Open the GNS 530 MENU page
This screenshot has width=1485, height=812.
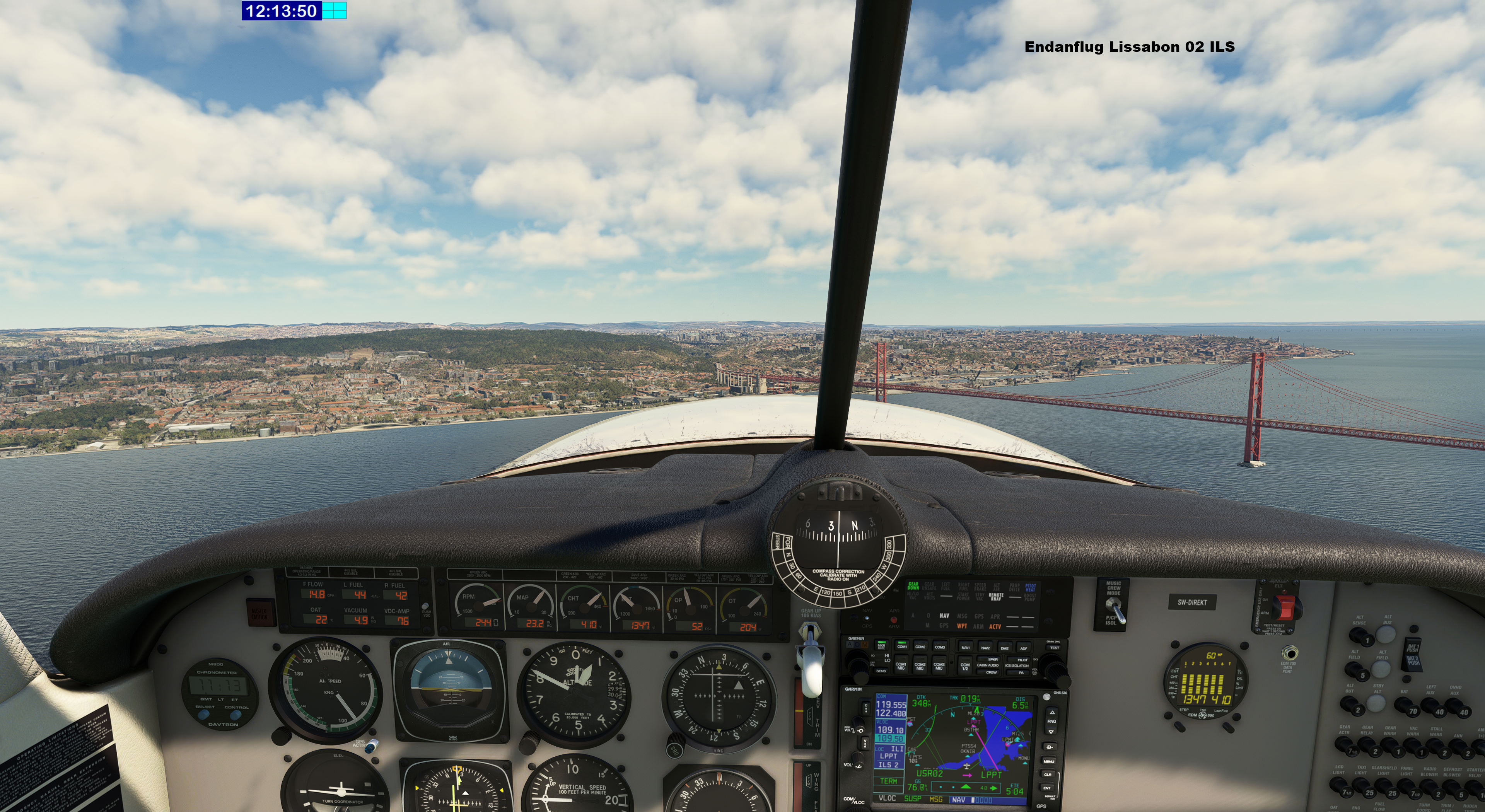pos(1049,761)
